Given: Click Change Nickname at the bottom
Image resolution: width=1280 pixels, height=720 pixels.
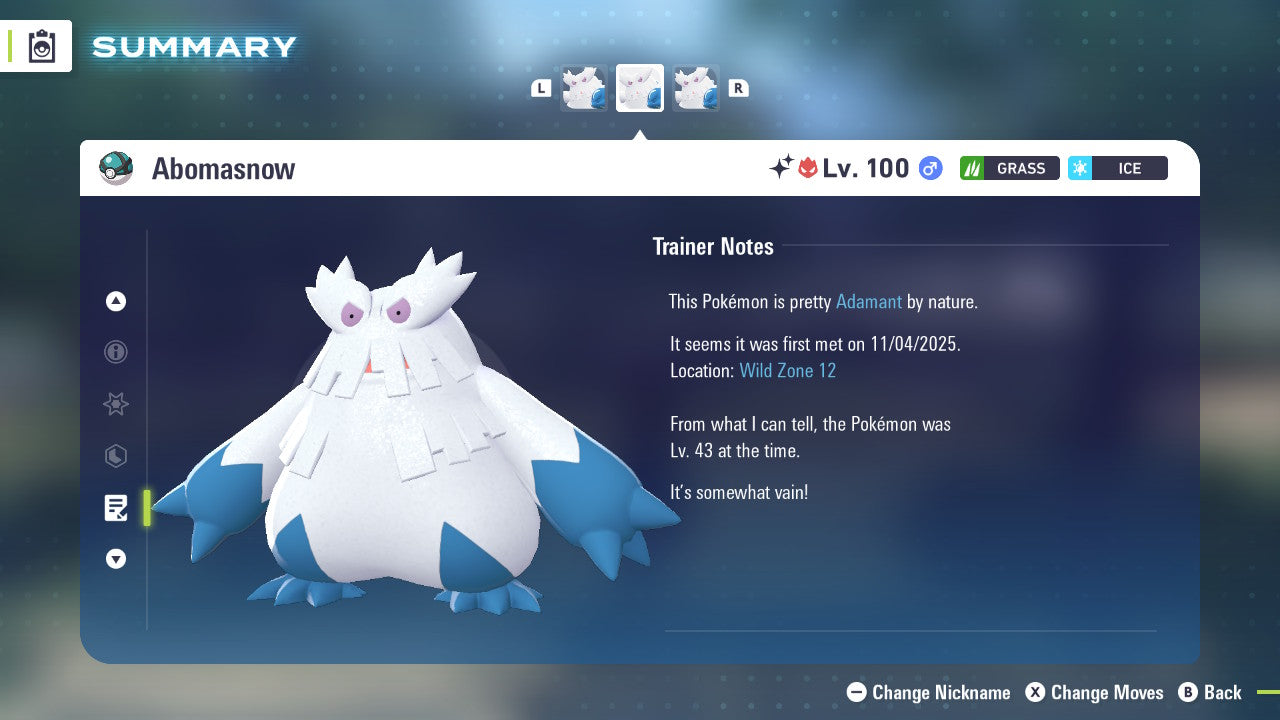Looking at the screenshot, I should [x=941, y=692].
